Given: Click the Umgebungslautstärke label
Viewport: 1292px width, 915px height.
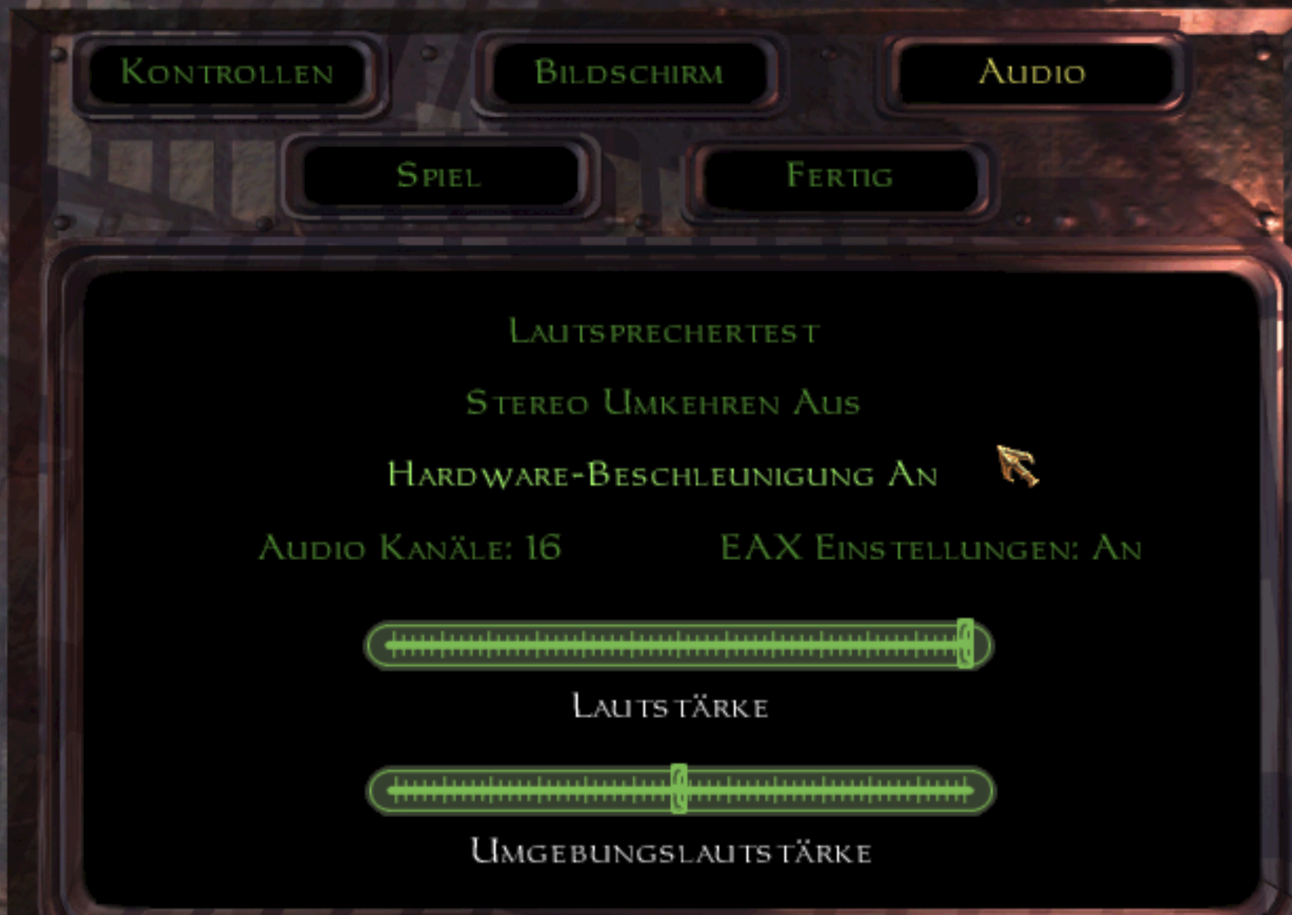Looking at the screenshot, I should (671, 852).
